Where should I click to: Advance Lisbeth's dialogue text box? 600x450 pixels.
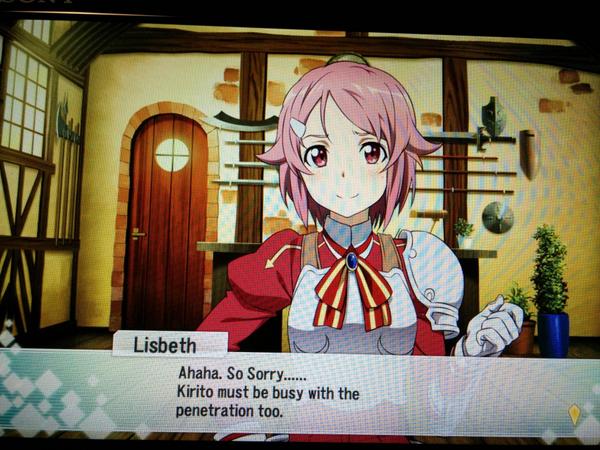(x=300, y=392)
